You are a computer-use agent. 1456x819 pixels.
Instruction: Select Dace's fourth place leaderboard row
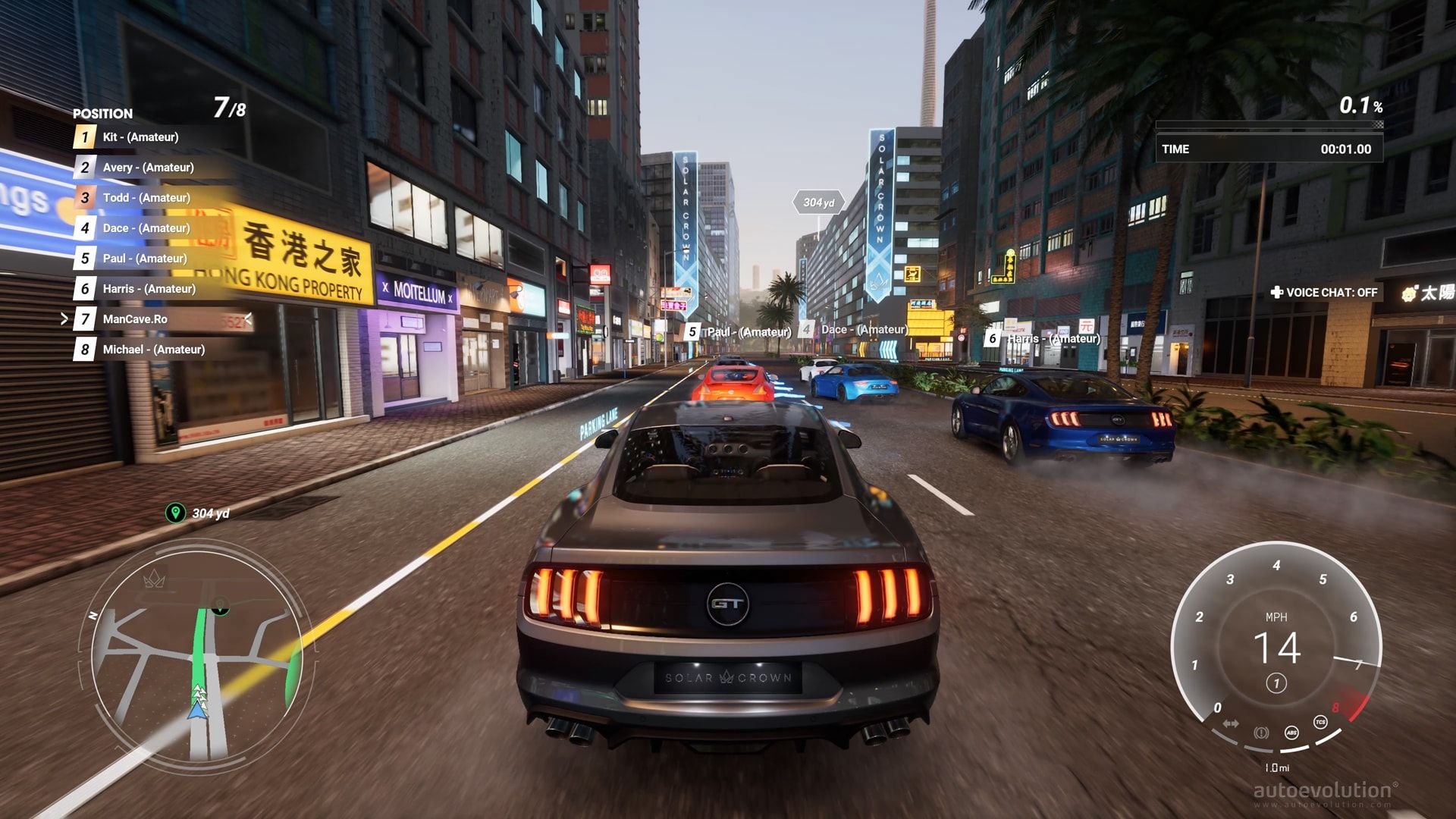pyautogui.click(x=146, y=228)
